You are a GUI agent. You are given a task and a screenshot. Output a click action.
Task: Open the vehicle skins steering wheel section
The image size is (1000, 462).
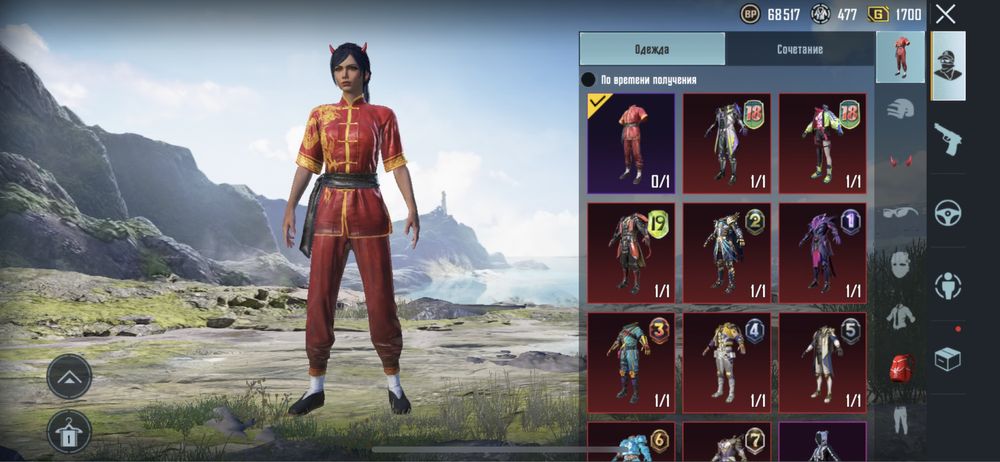coord(947,212)
